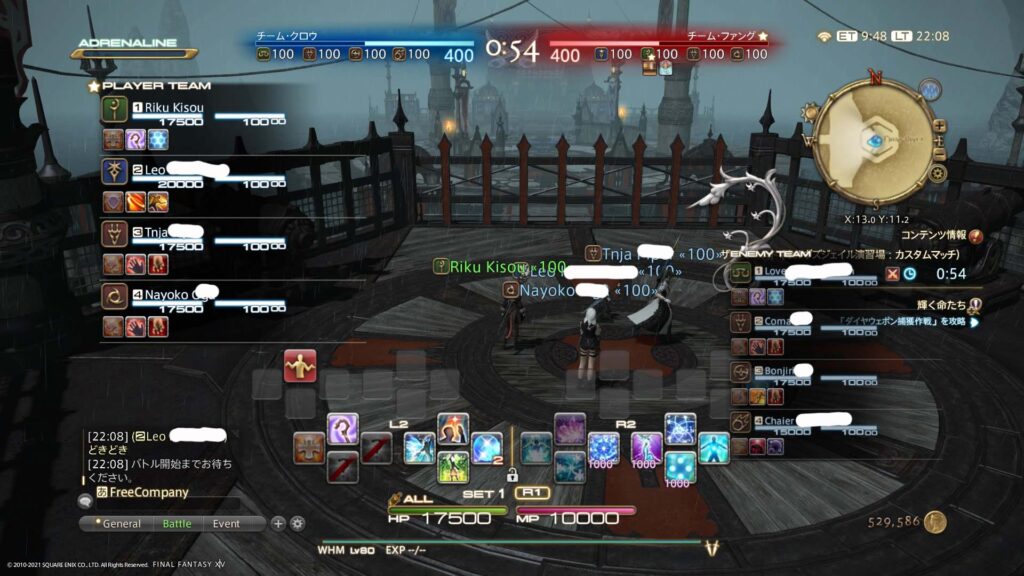This screenshot has width=1024, height=576.
Task: Zoom in the minimap with plus button
Action: click(x=939, y=125)
